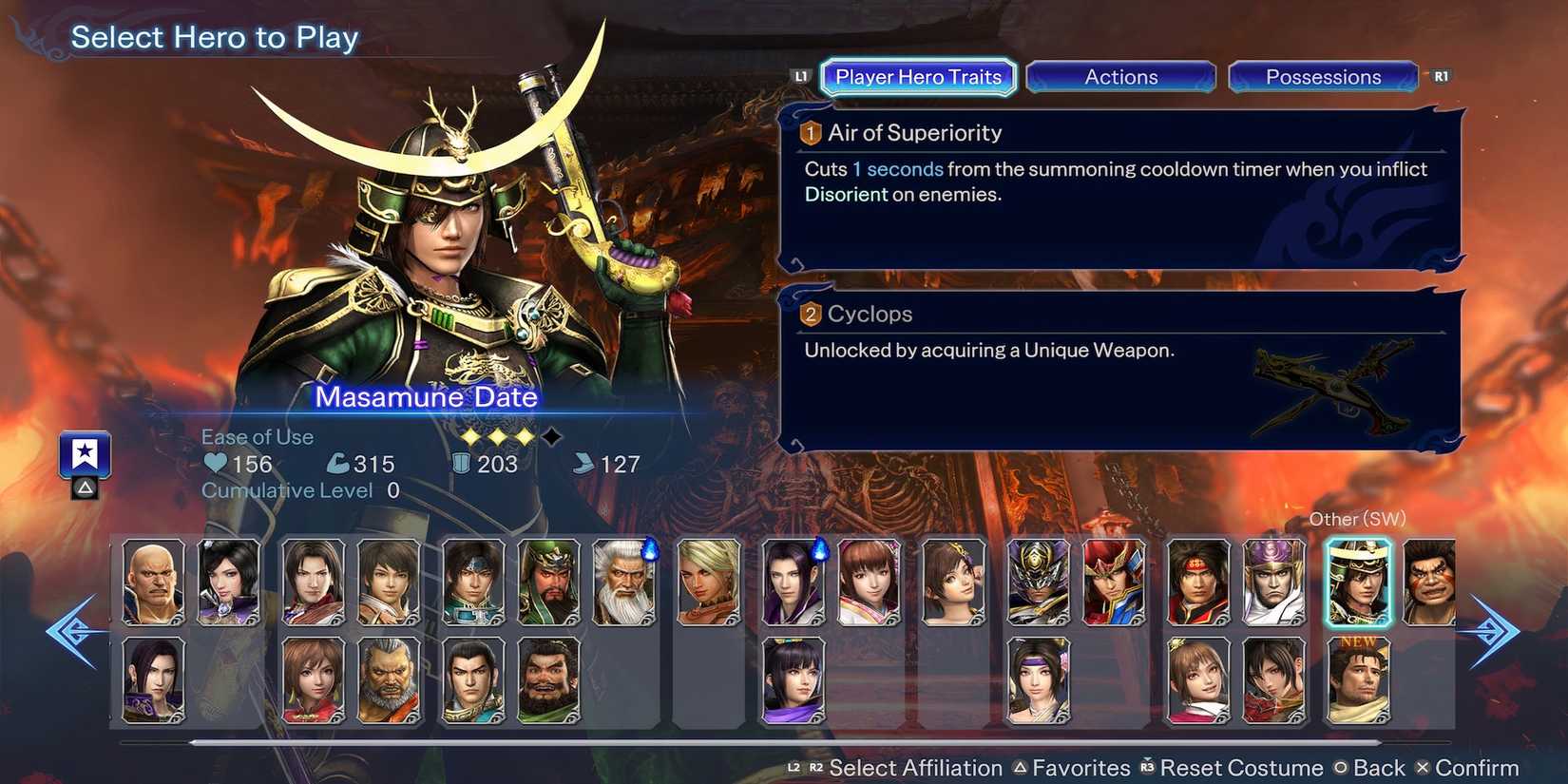
Task: Switch to the Actions tab
Action: tap(1121, 77)
